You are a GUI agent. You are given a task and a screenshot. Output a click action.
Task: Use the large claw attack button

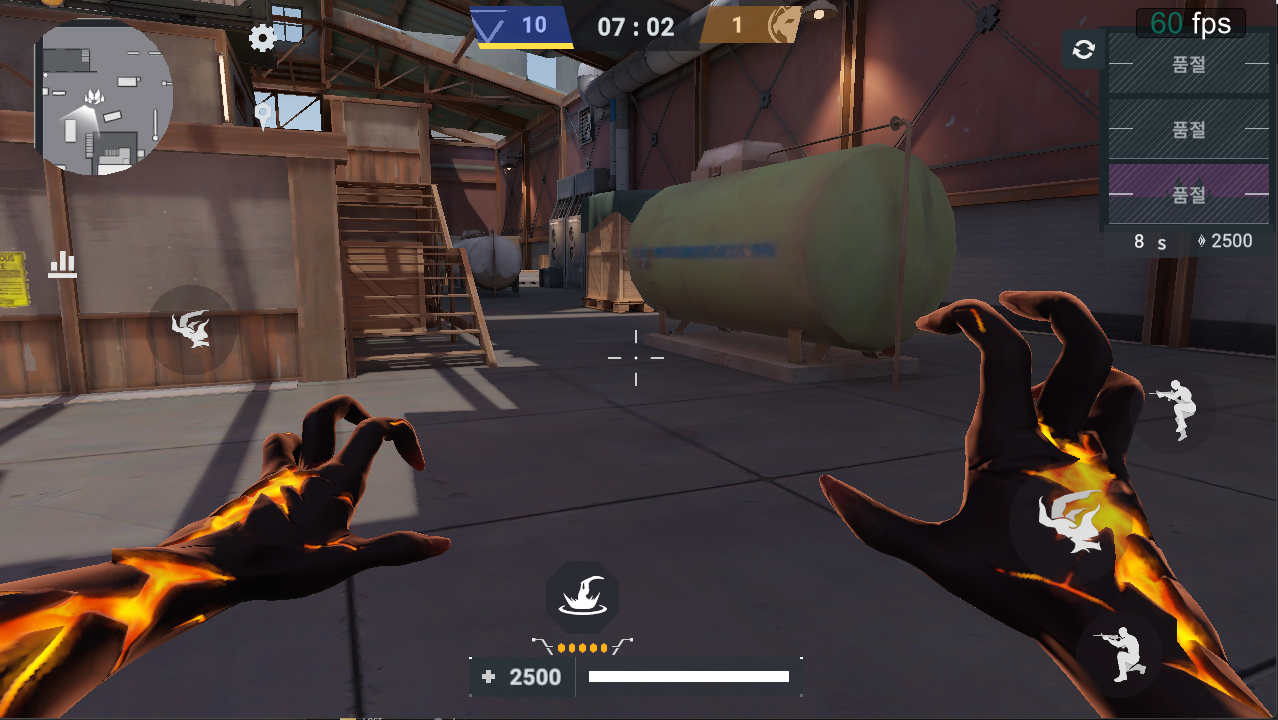click(1070, 521)
